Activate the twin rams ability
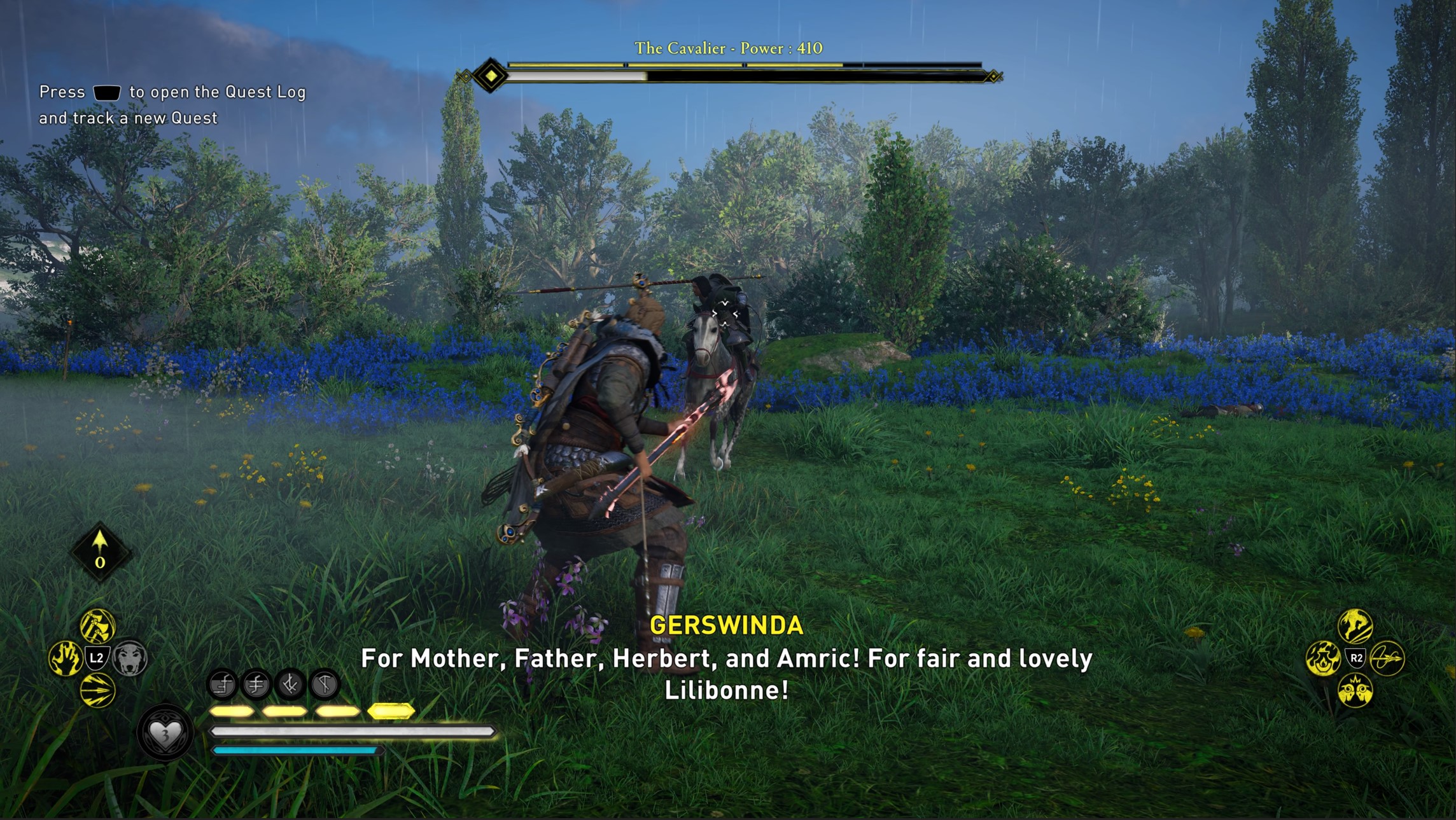 (1355, 691)
